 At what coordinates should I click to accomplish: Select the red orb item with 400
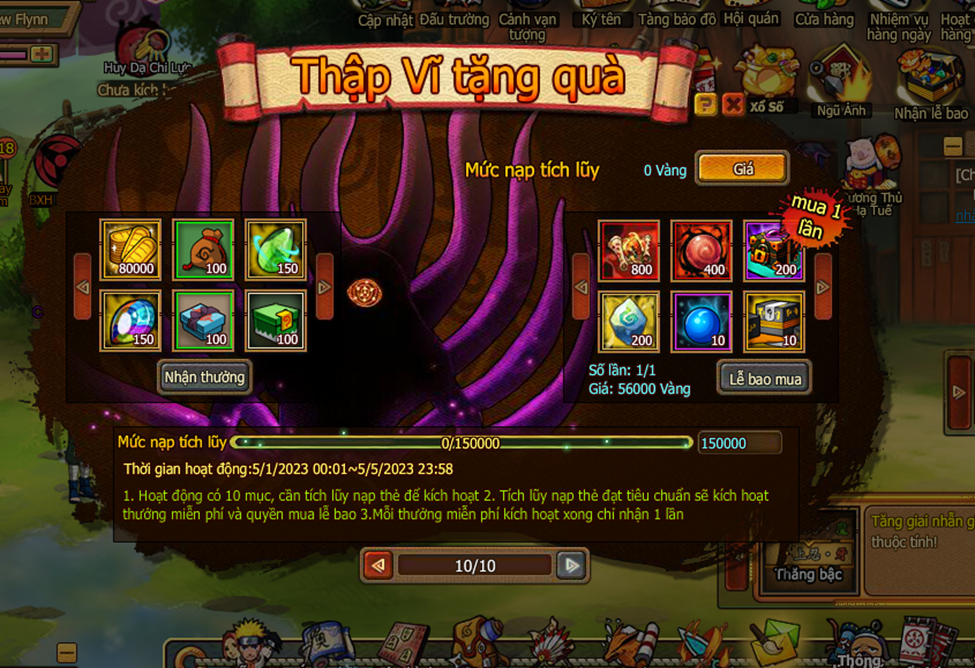tap(701, 250)
